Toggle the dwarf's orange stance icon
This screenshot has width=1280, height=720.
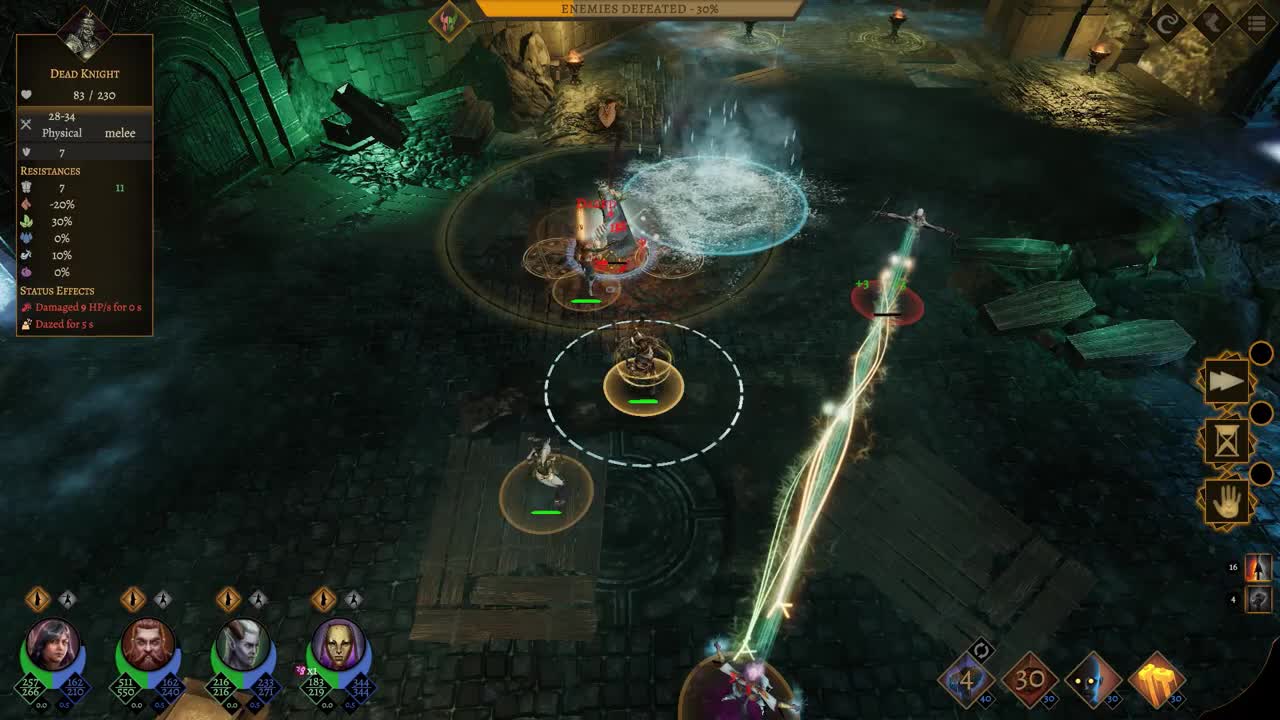tap(133, 599)
